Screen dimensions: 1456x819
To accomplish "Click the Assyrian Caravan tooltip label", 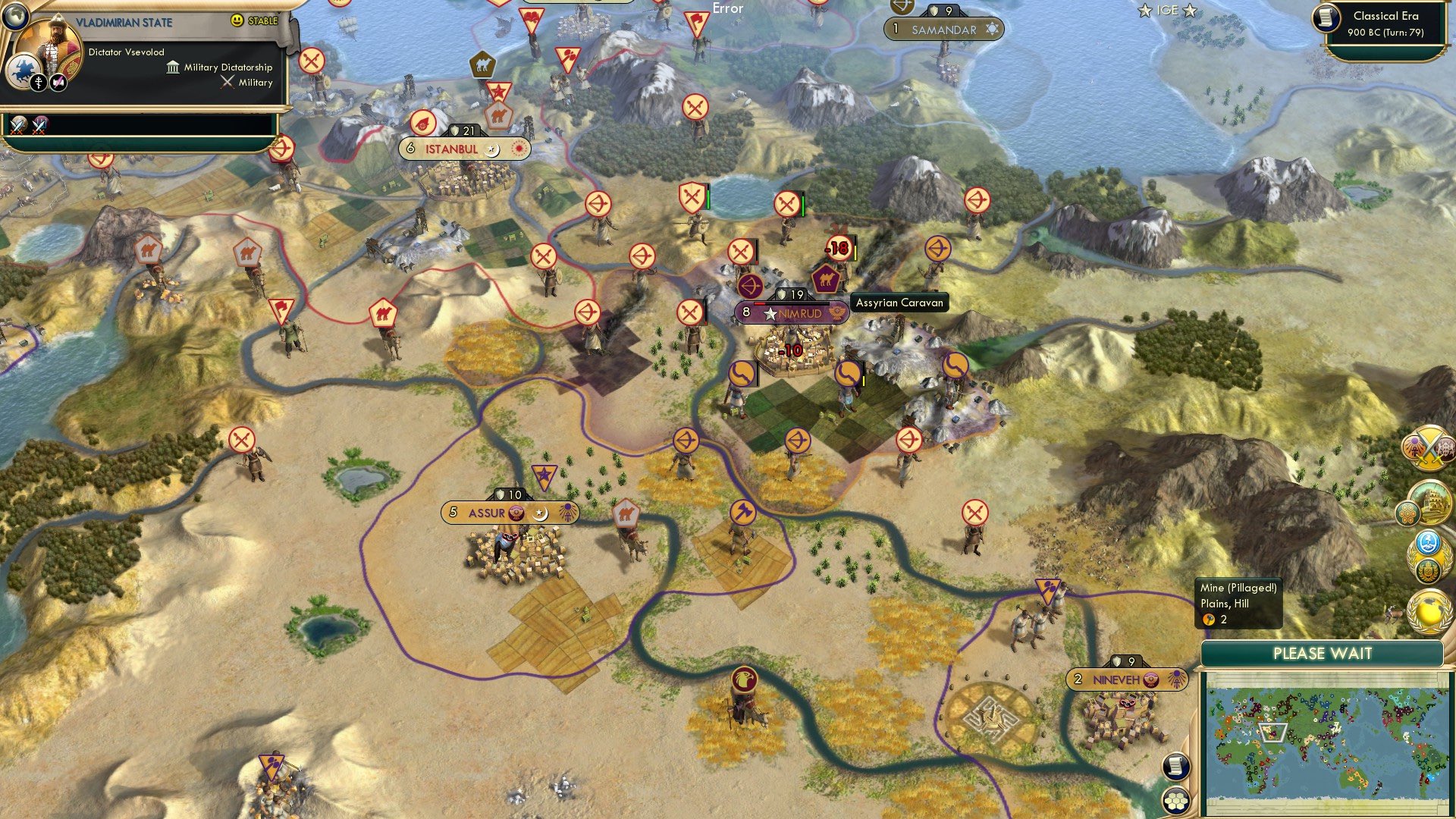I will 900,303.
